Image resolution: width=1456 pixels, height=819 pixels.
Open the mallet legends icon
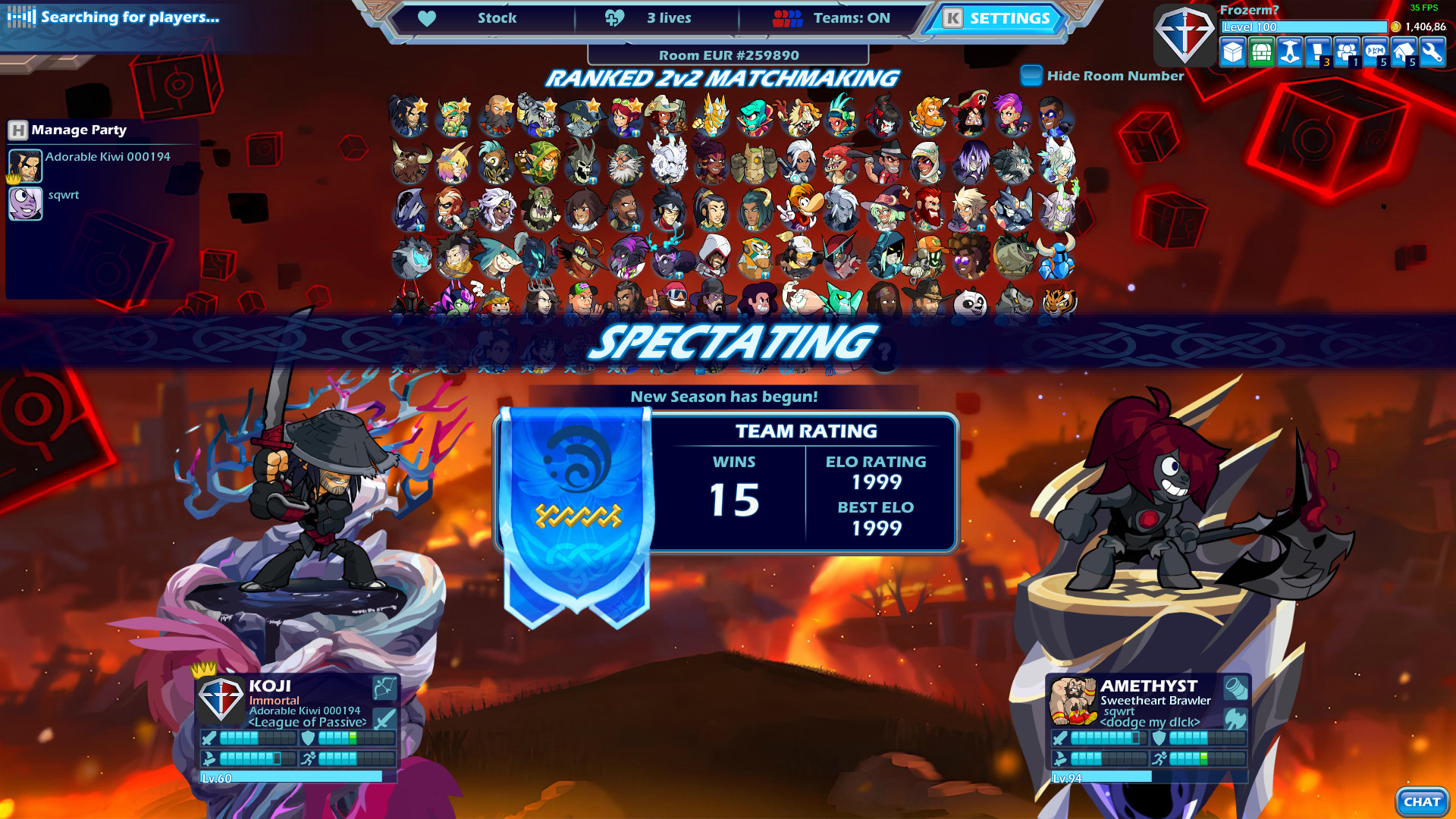coord(1291,52)
